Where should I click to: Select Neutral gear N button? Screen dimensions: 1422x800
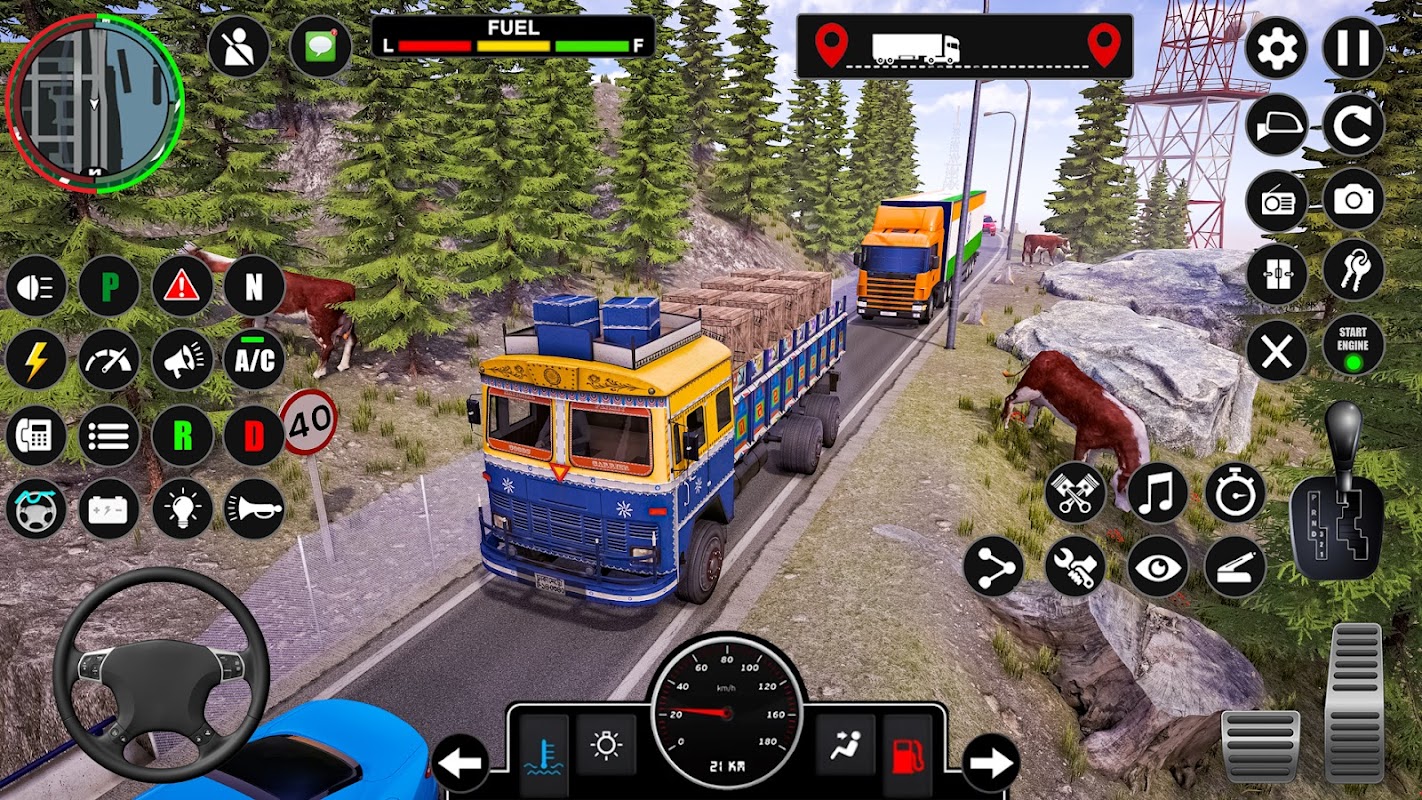254,286
